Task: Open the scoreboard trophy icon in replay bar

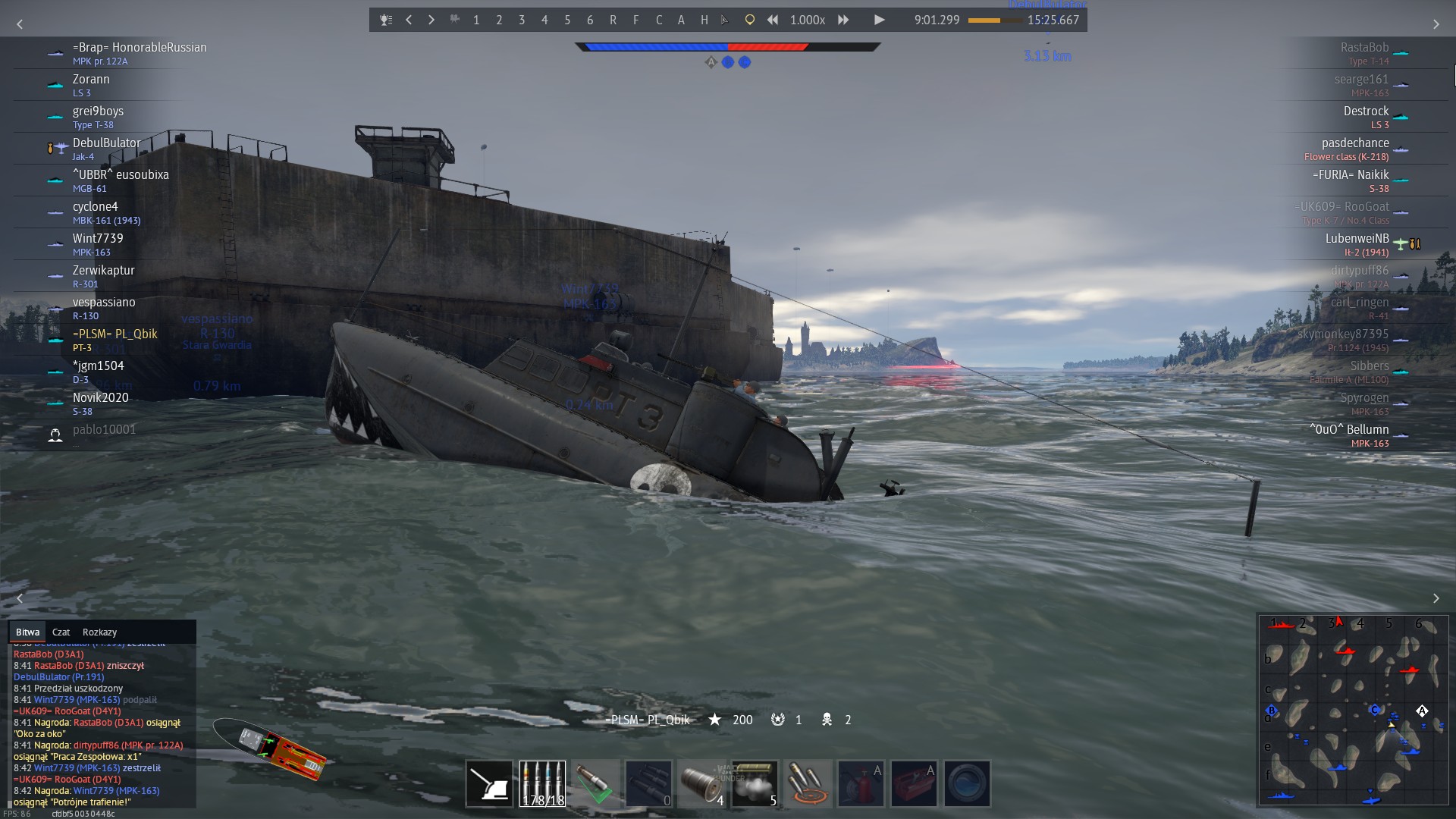Action: point(386,20)
